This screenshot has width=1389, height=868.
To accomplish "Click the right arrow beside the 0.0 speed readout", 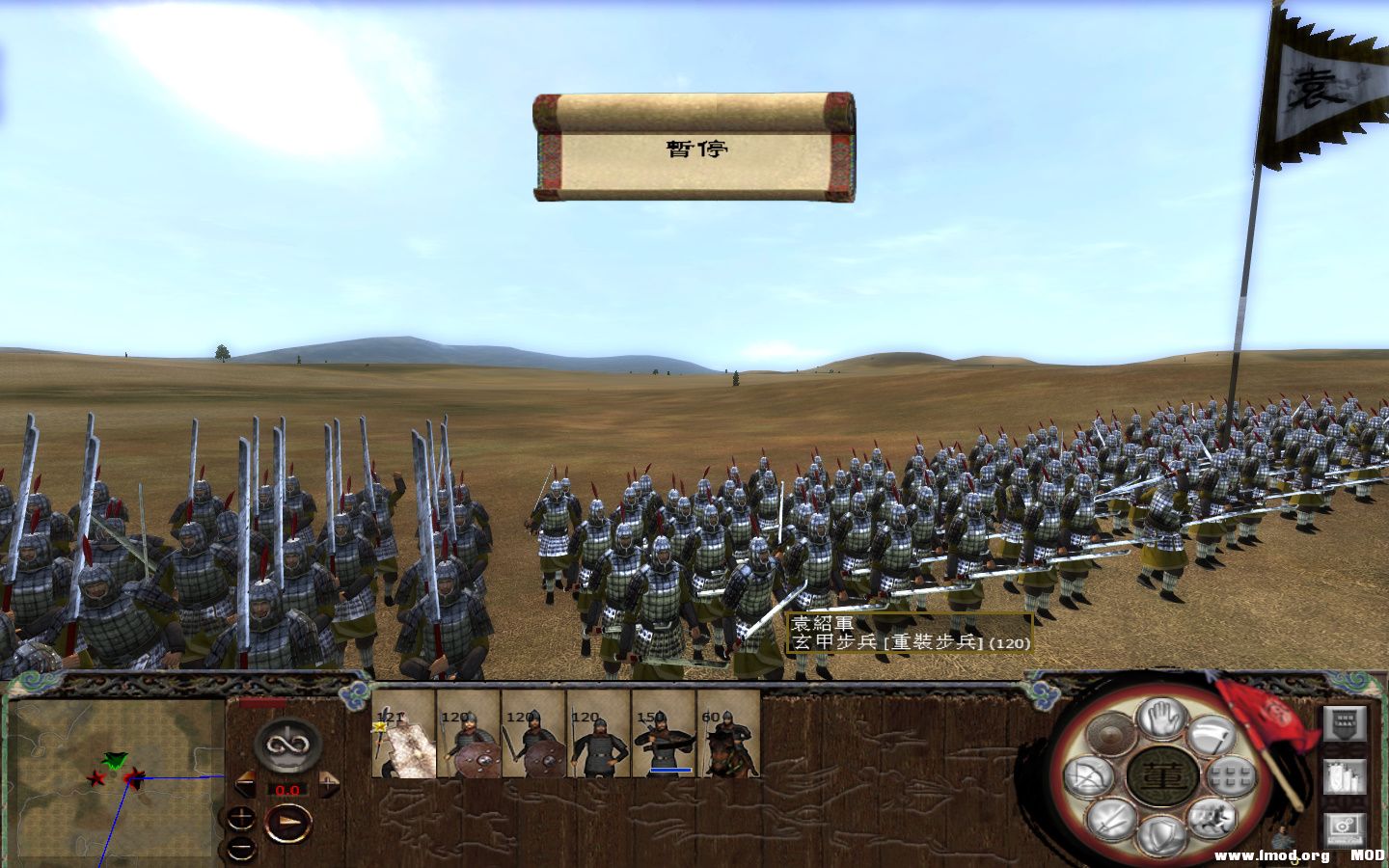I will [x=329, y=784].
